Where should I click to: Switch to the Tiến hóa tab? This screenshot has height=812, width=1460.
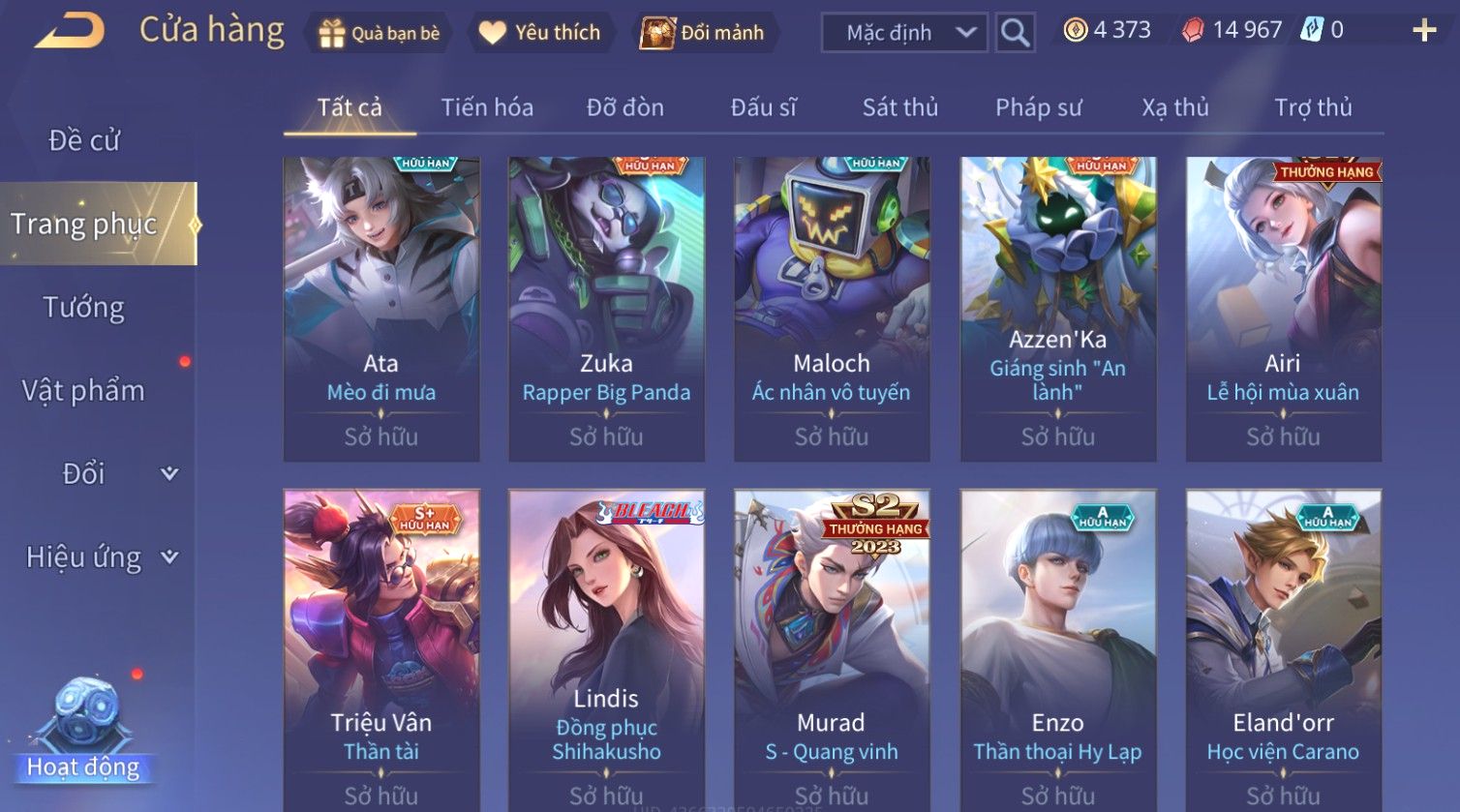tap(487, 107)
